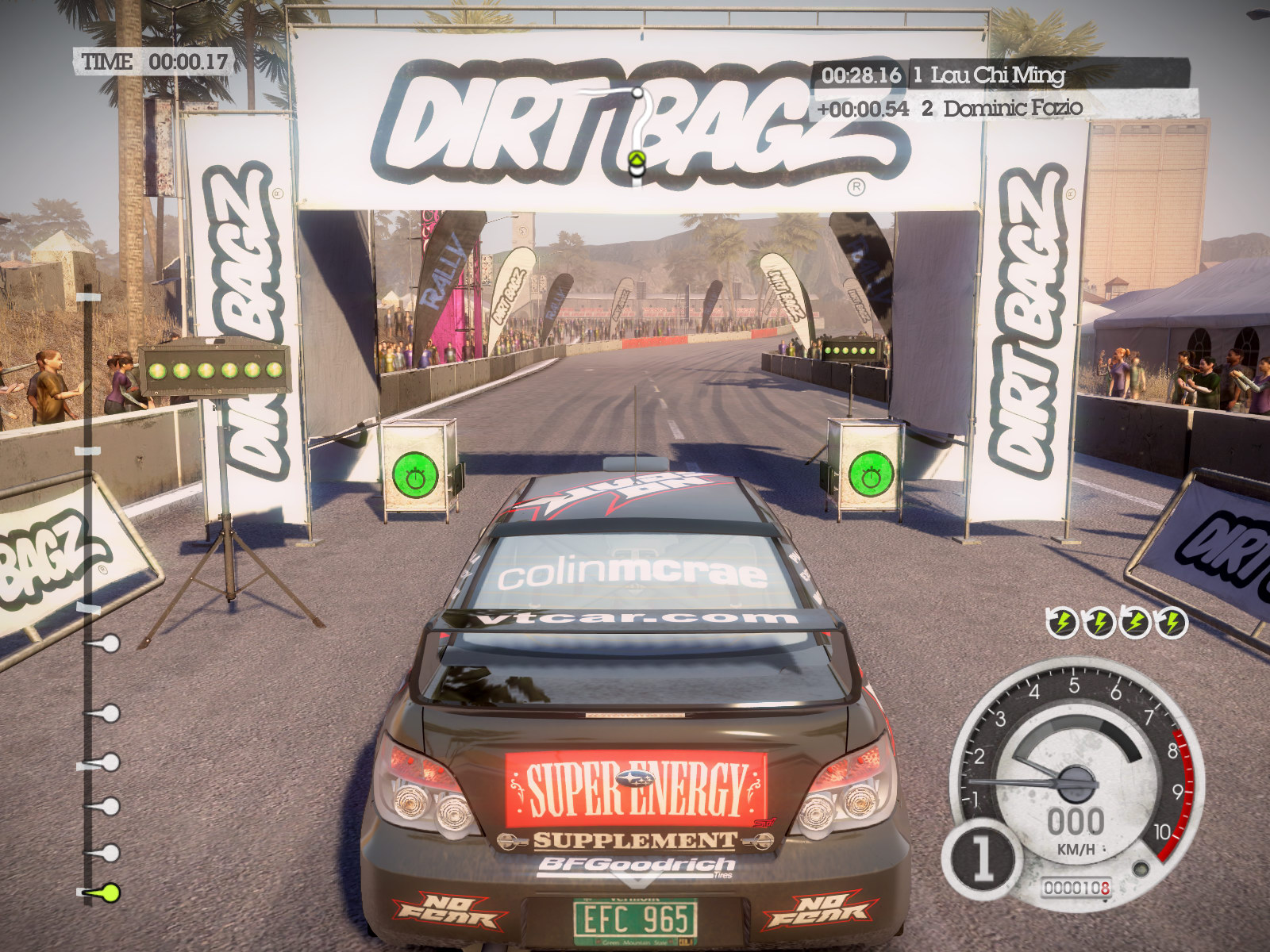1270x952 pixels.
Task: Click the yellow stage progress marker
Action: [105, 892]
